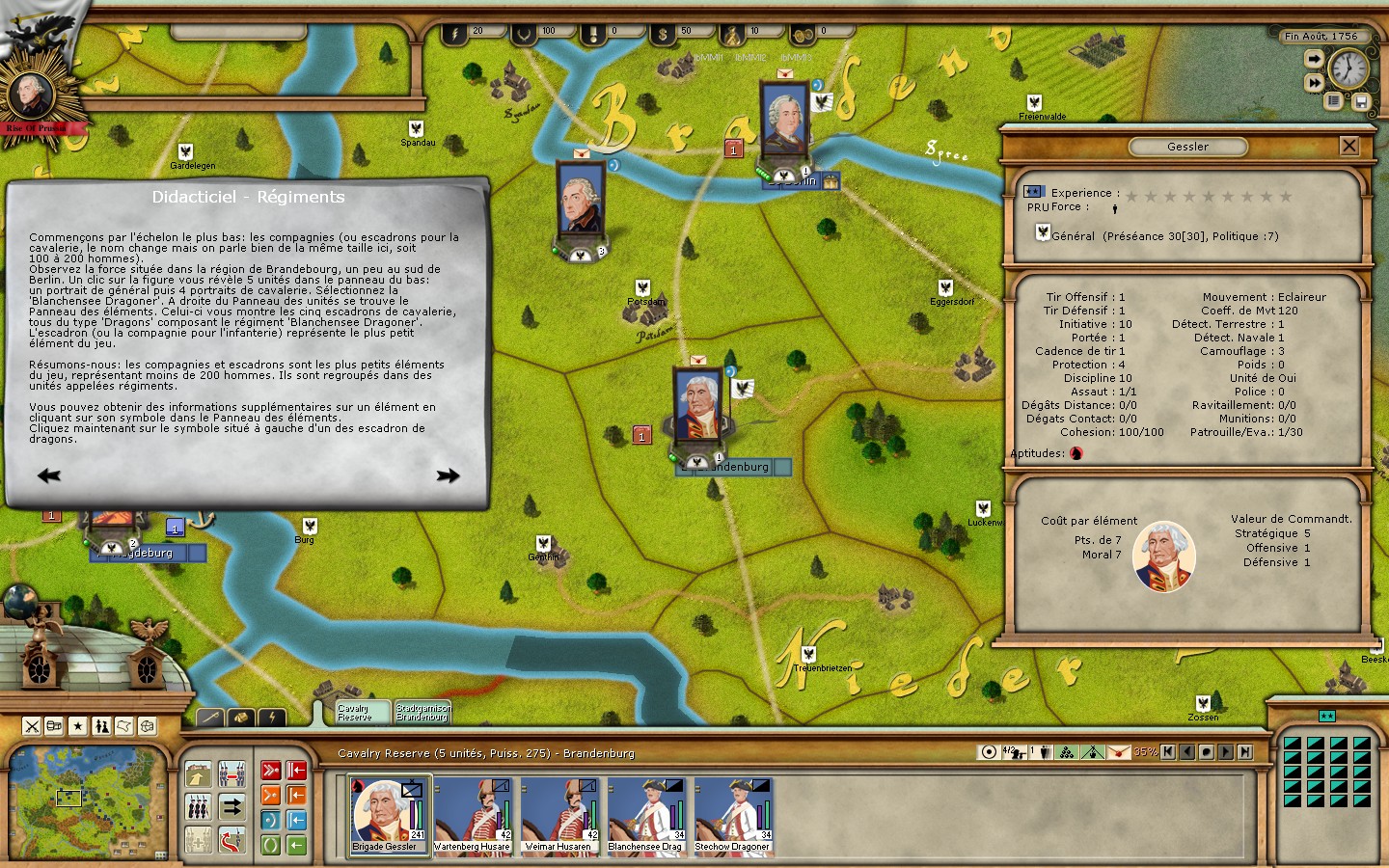
Task: Close the Gessler details panel
Action: pyautogui.click(x=1348, y=146)
